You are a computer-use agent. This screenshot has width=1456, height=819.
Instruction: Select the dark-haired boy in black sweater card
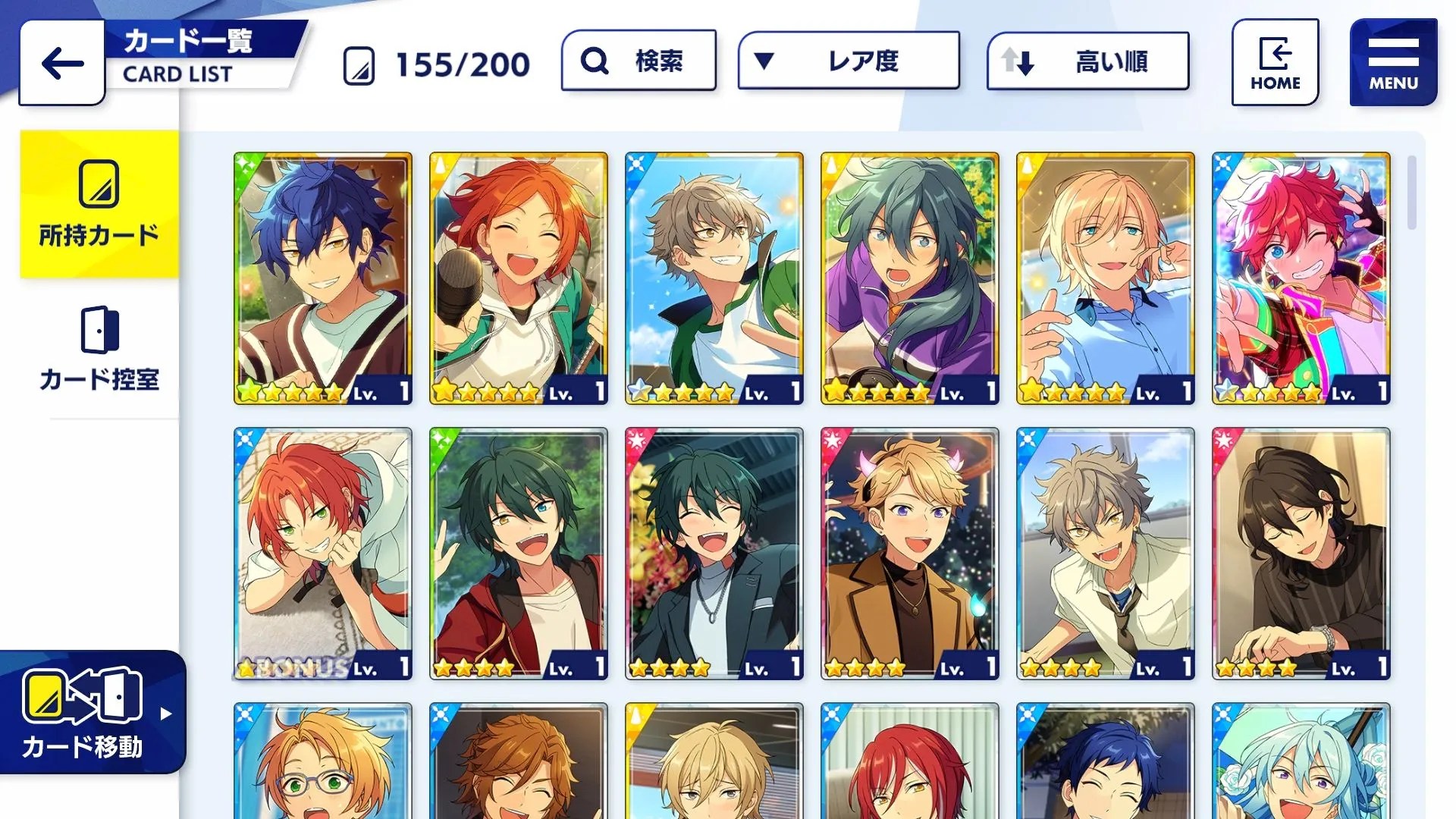1301,553
